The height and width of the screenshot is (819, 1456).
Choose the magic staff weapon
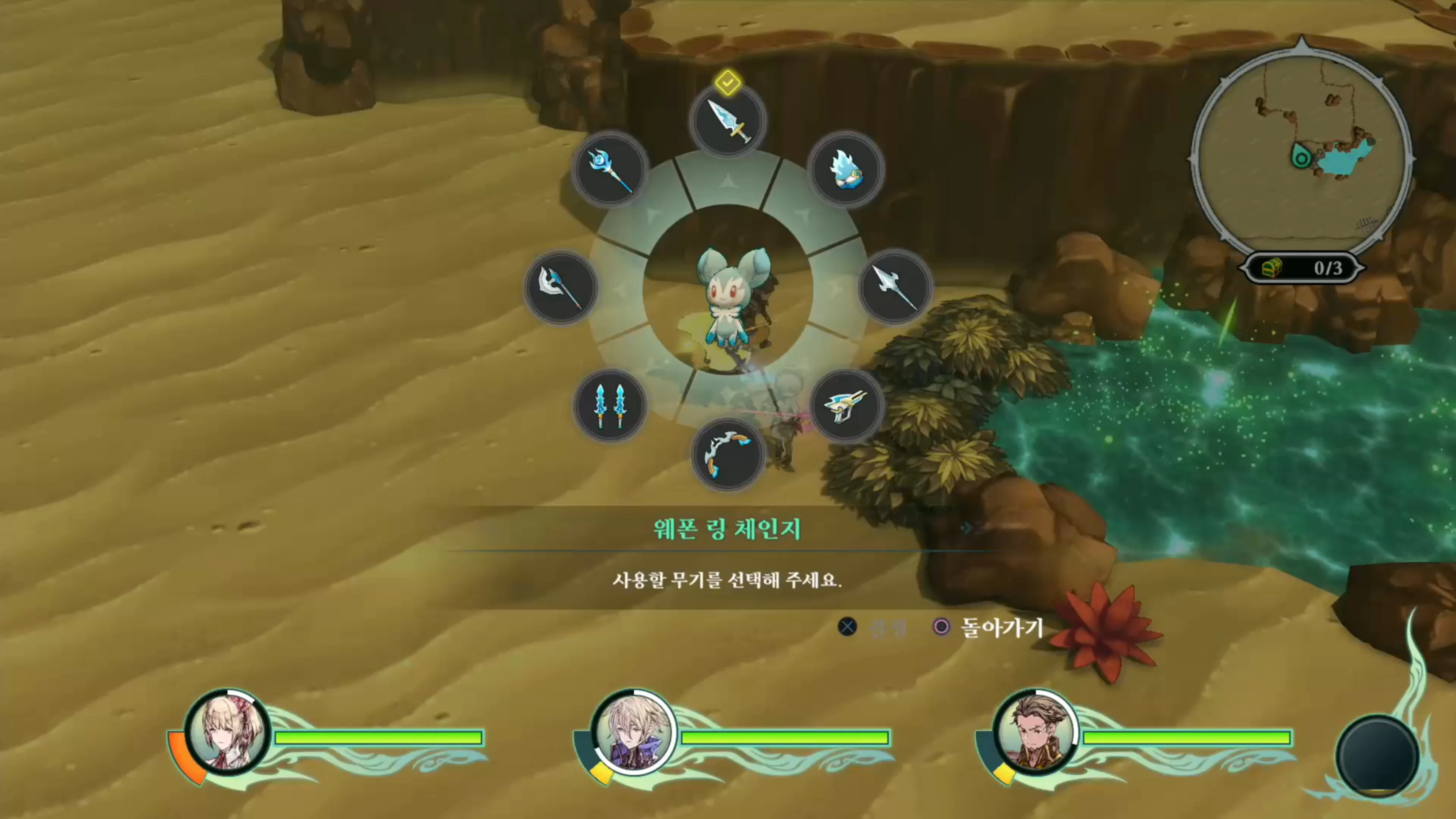point(609,169)
